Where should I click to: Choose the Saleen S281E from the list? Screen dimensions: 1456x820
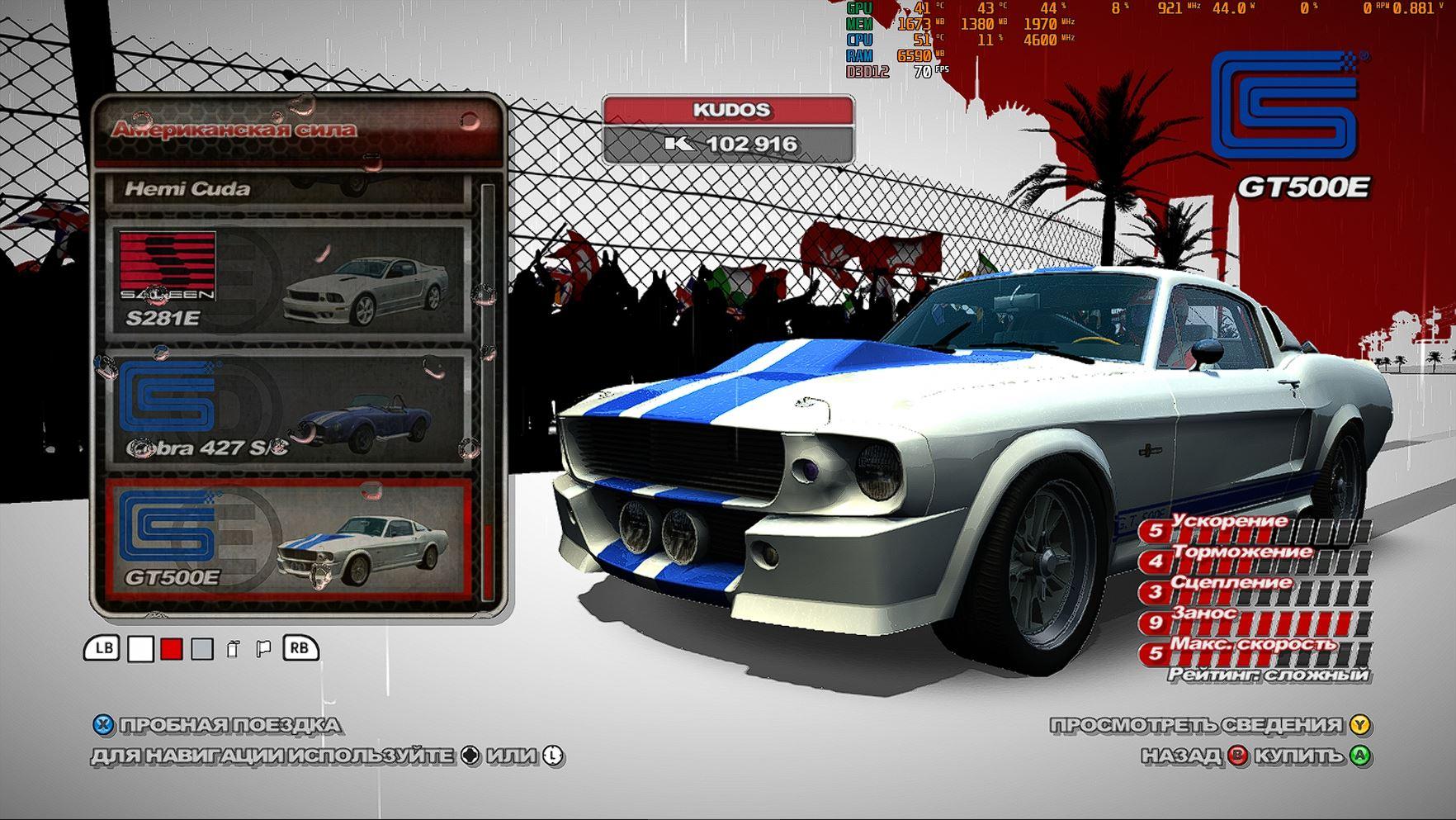[285, 279]
